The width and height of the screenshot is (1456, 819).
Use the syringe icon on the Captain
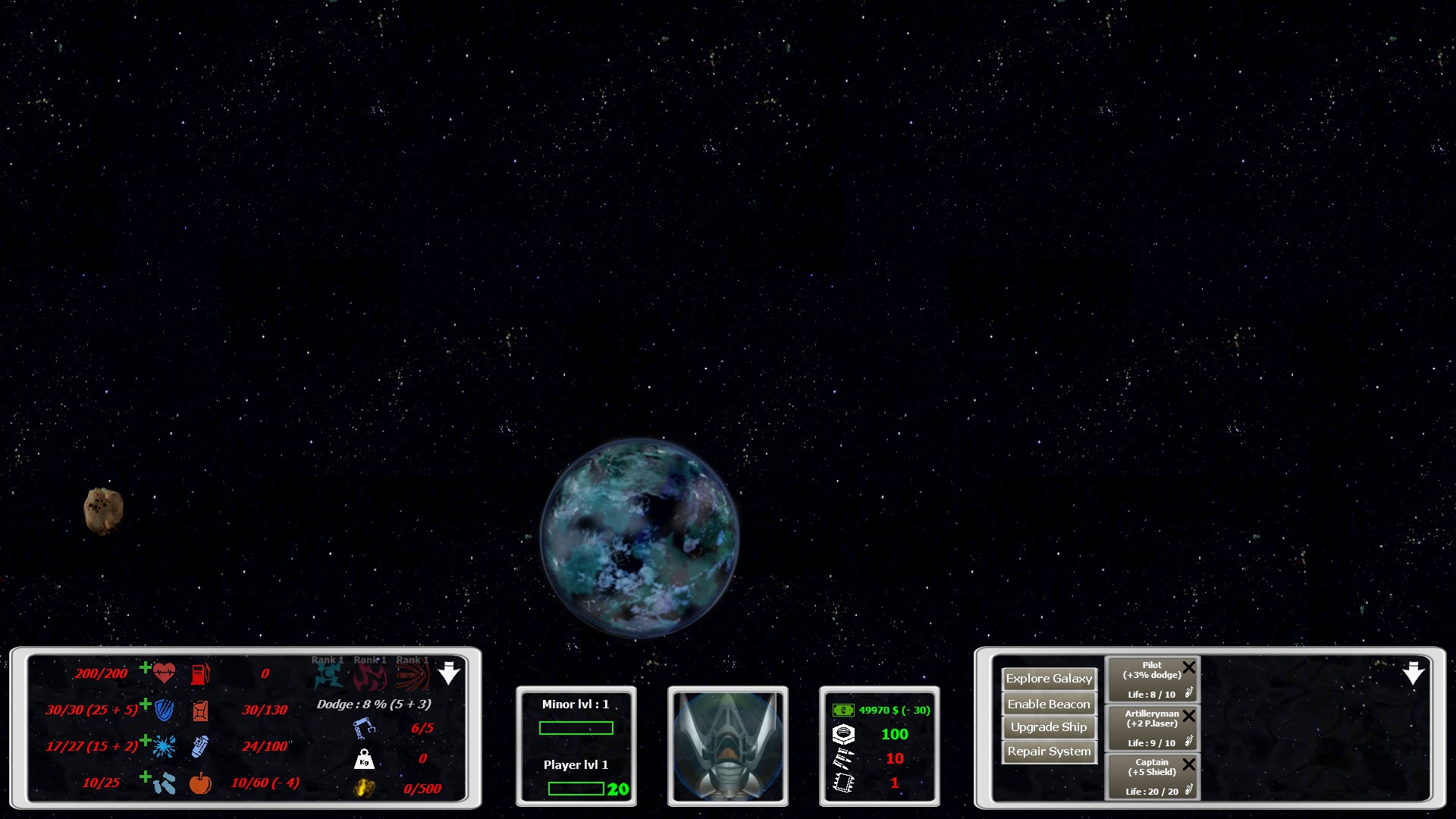click(x=1189, y=789)
